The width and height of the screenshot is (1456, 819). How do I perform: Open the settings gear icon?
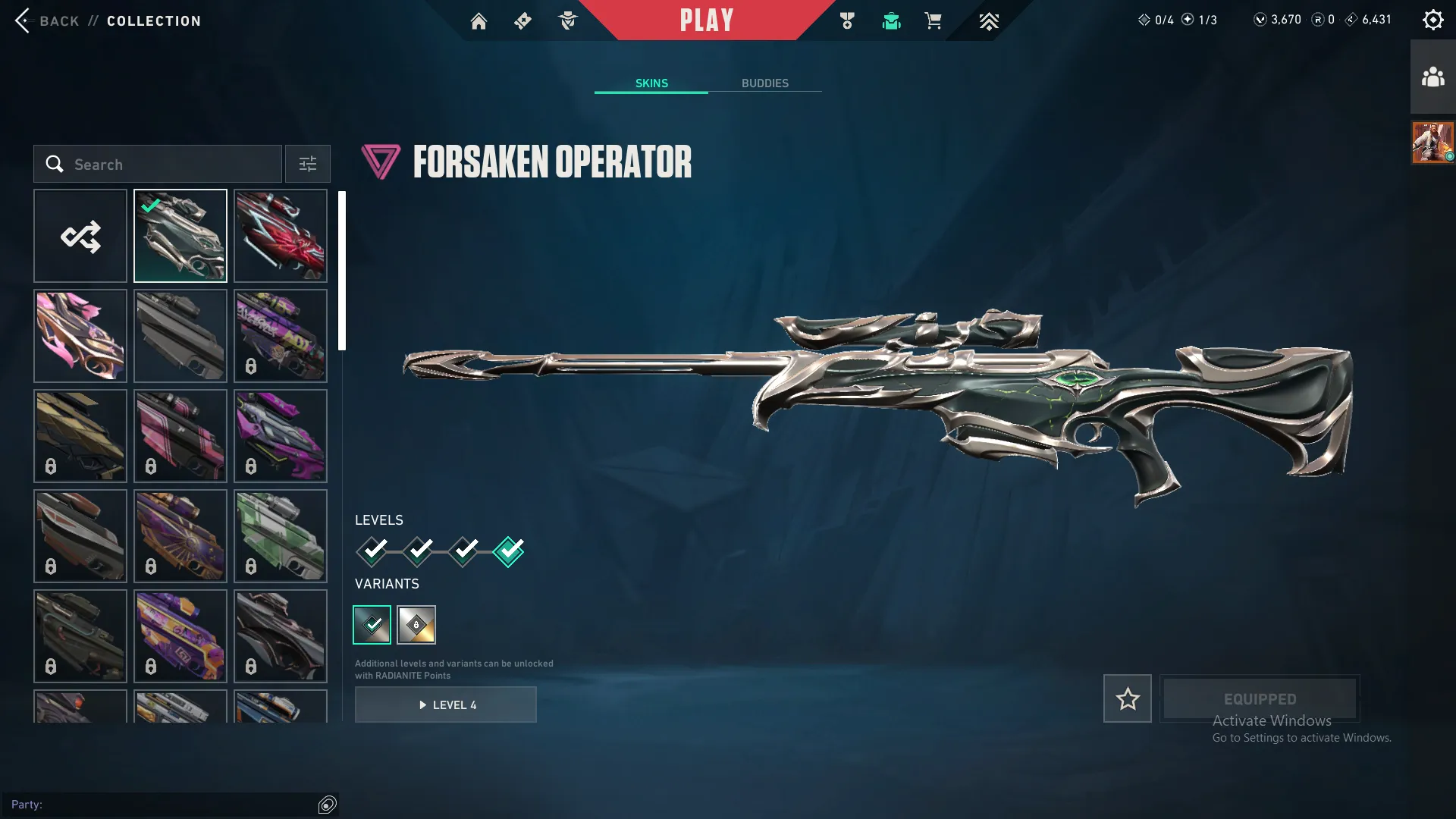pyautogui.click(x=1433, y=19)
